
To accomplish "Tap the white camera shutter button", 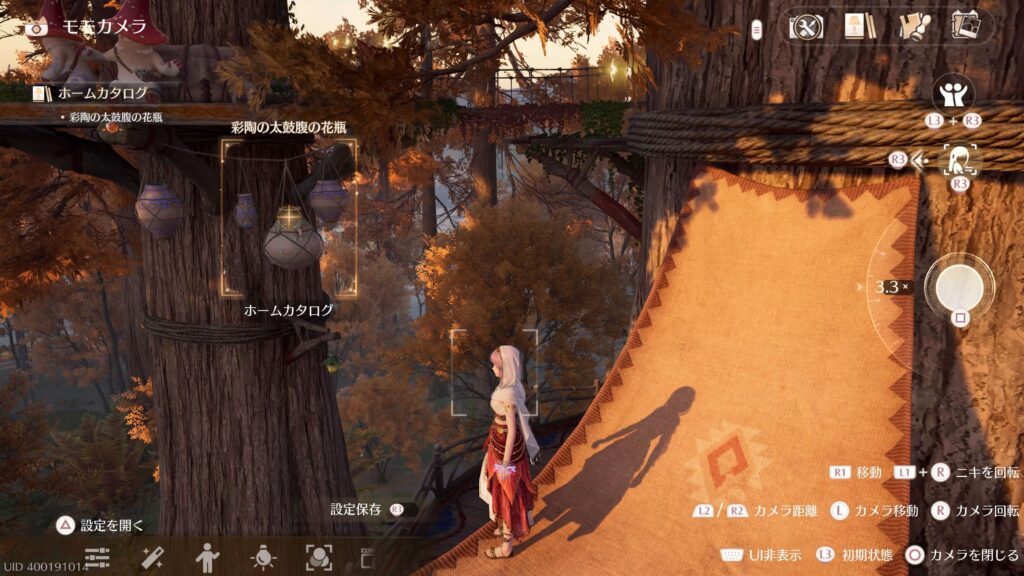I will (x=959, y=287).
